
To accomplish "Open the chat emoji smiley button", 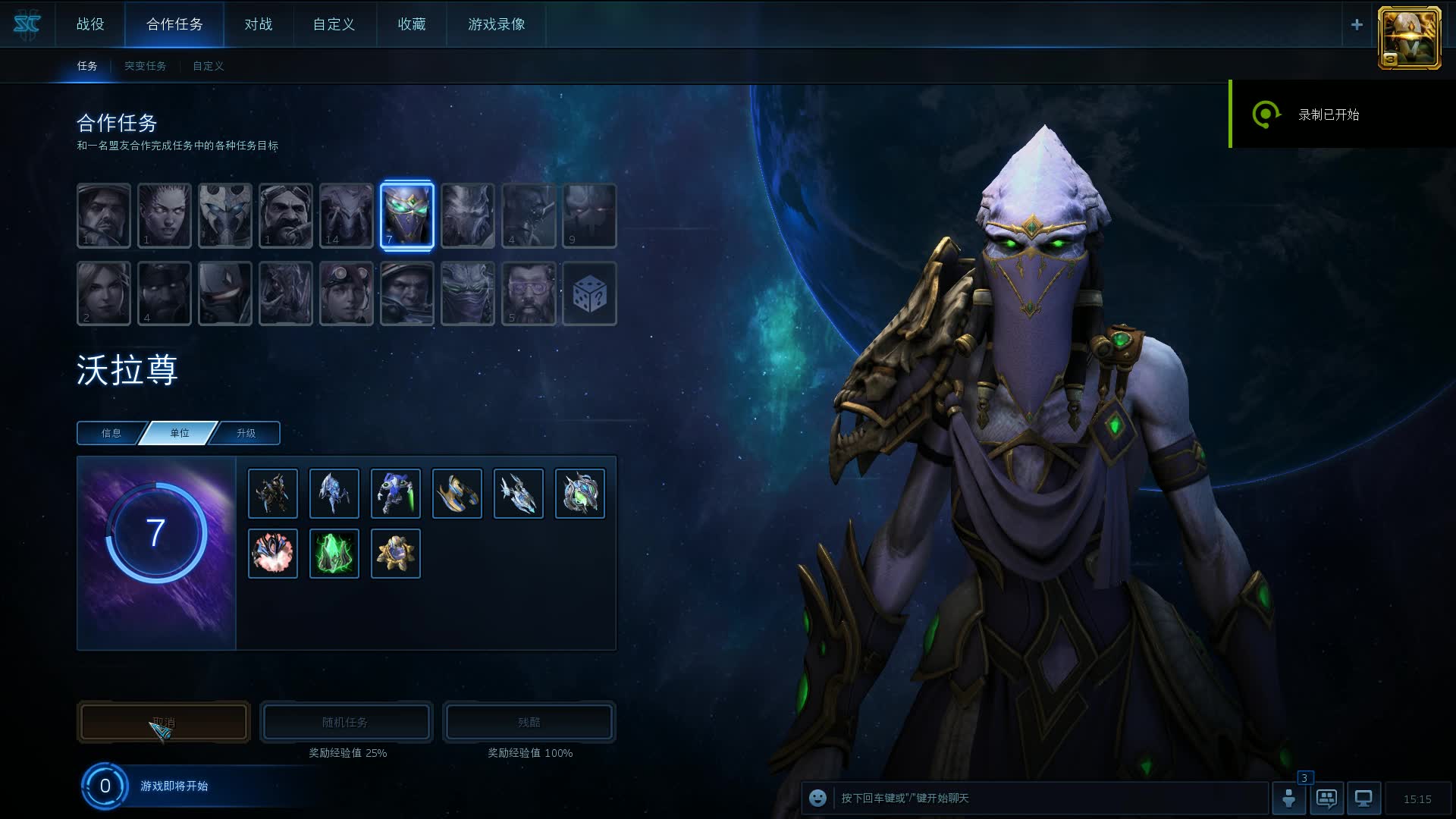I will pyautogui.click(x=817, y=798).
